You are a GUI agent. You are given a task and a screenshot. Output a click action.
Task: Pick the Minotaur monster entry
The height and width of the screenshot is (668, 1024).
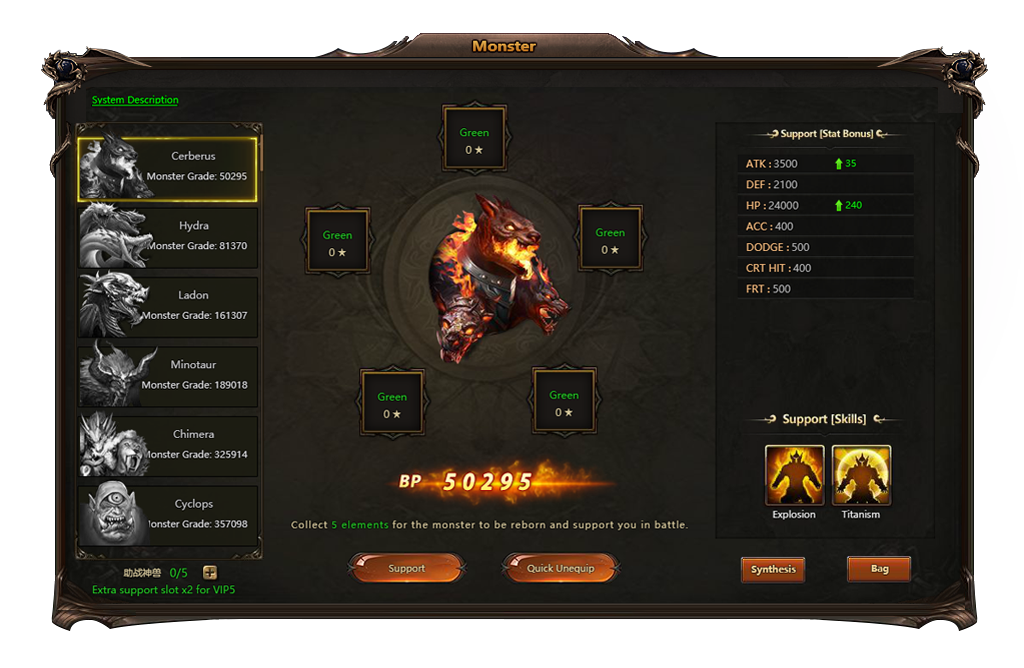pyautogui.click(x=168, y=376)
